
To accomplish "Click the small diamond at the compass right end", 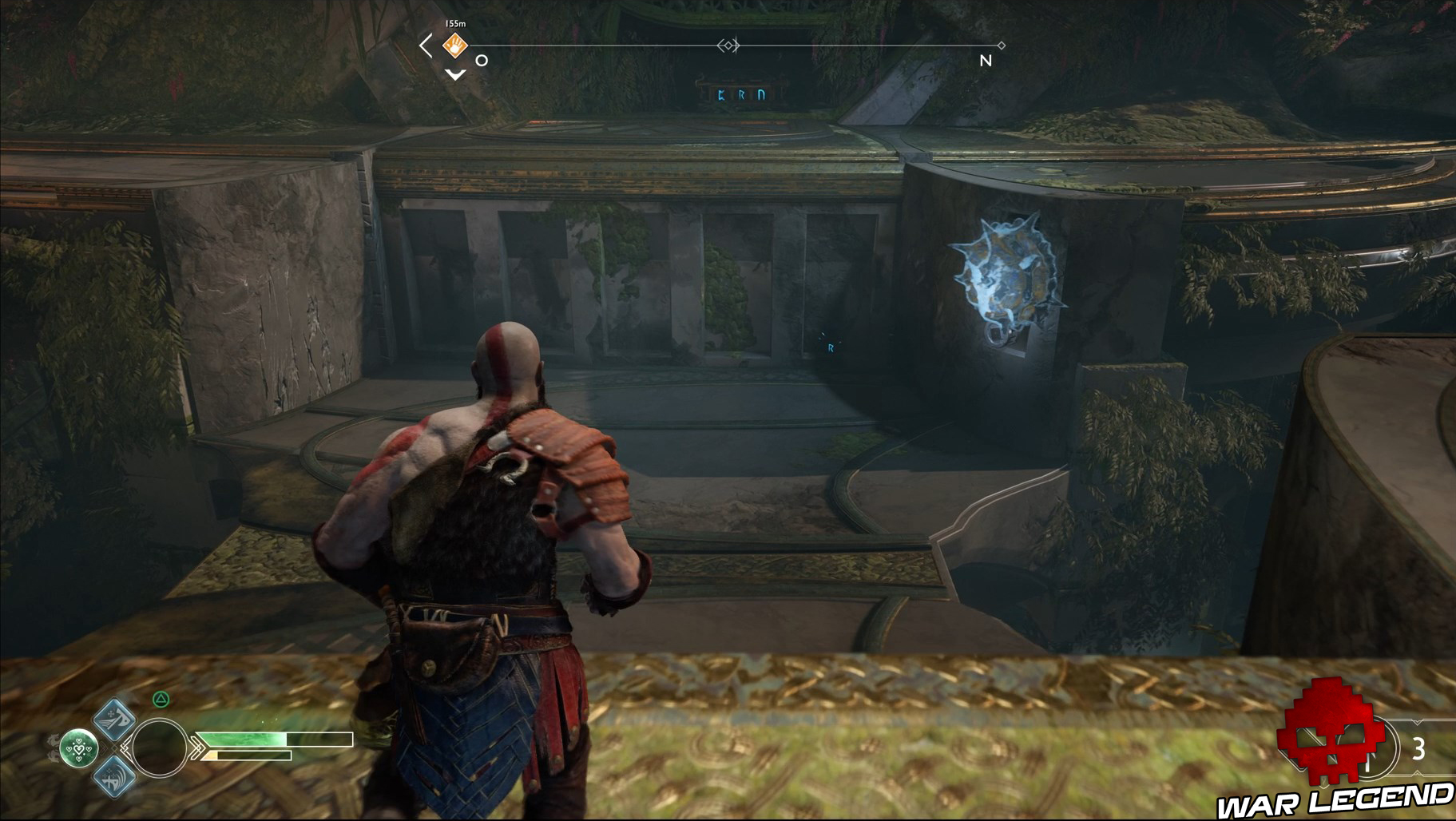I will point(1002,46).
